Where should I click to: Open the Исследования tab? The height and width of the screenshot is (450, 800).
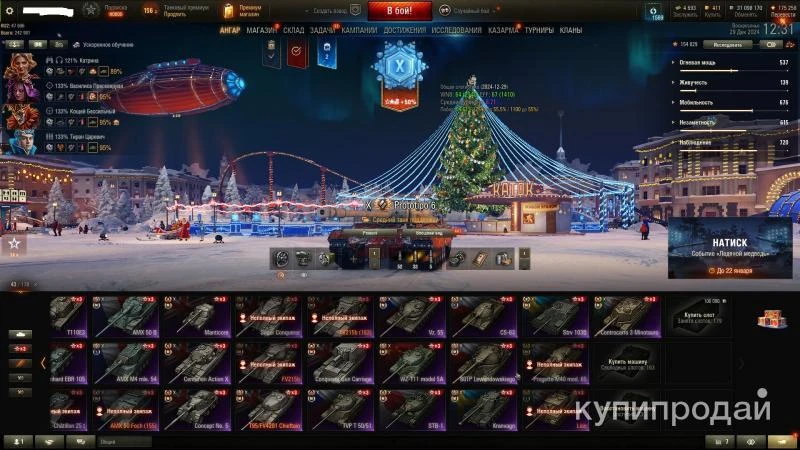tap(456, 31)
